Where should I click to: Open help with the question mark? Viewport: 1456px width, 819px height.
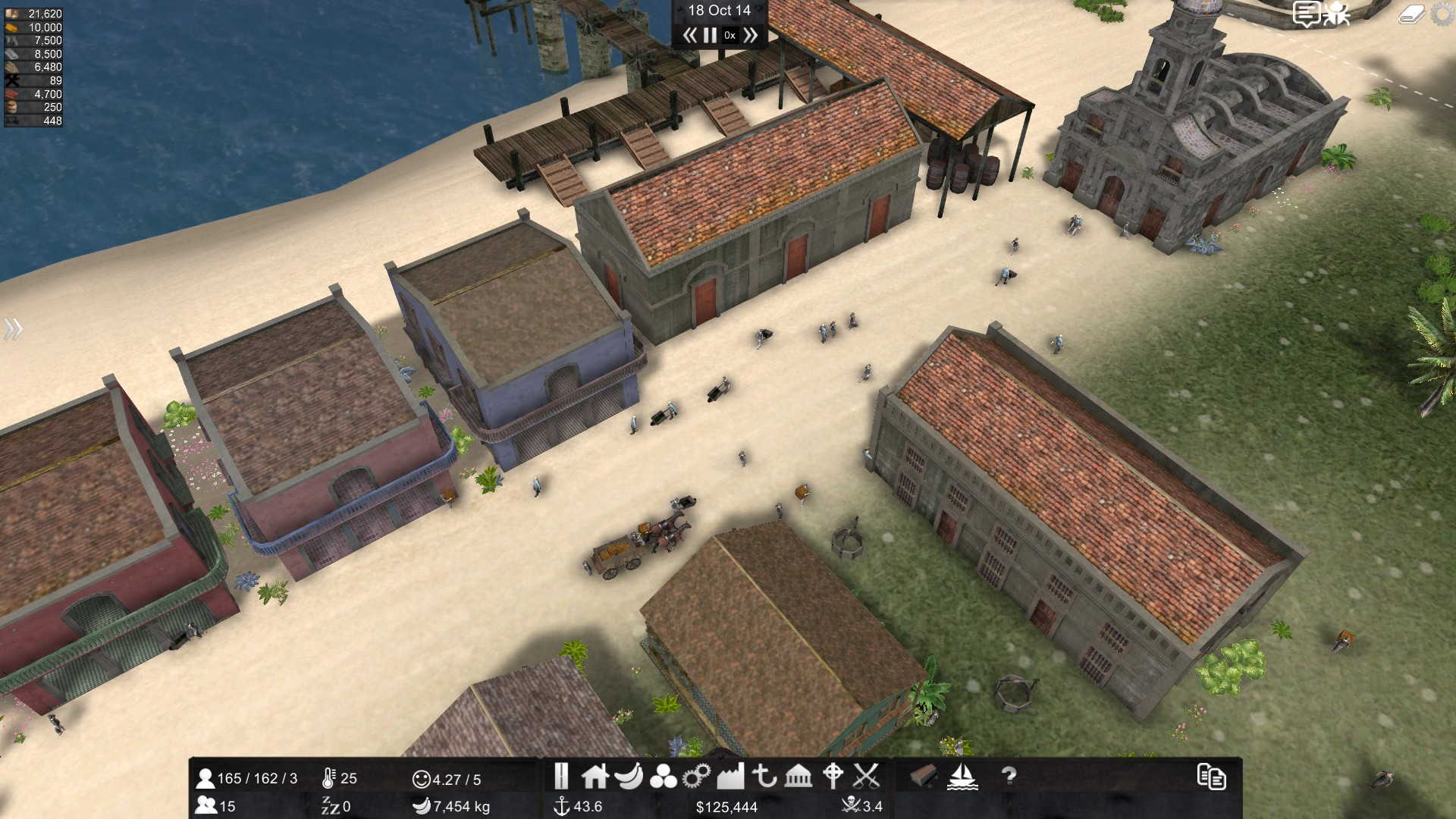click(x=1009, y=776)
